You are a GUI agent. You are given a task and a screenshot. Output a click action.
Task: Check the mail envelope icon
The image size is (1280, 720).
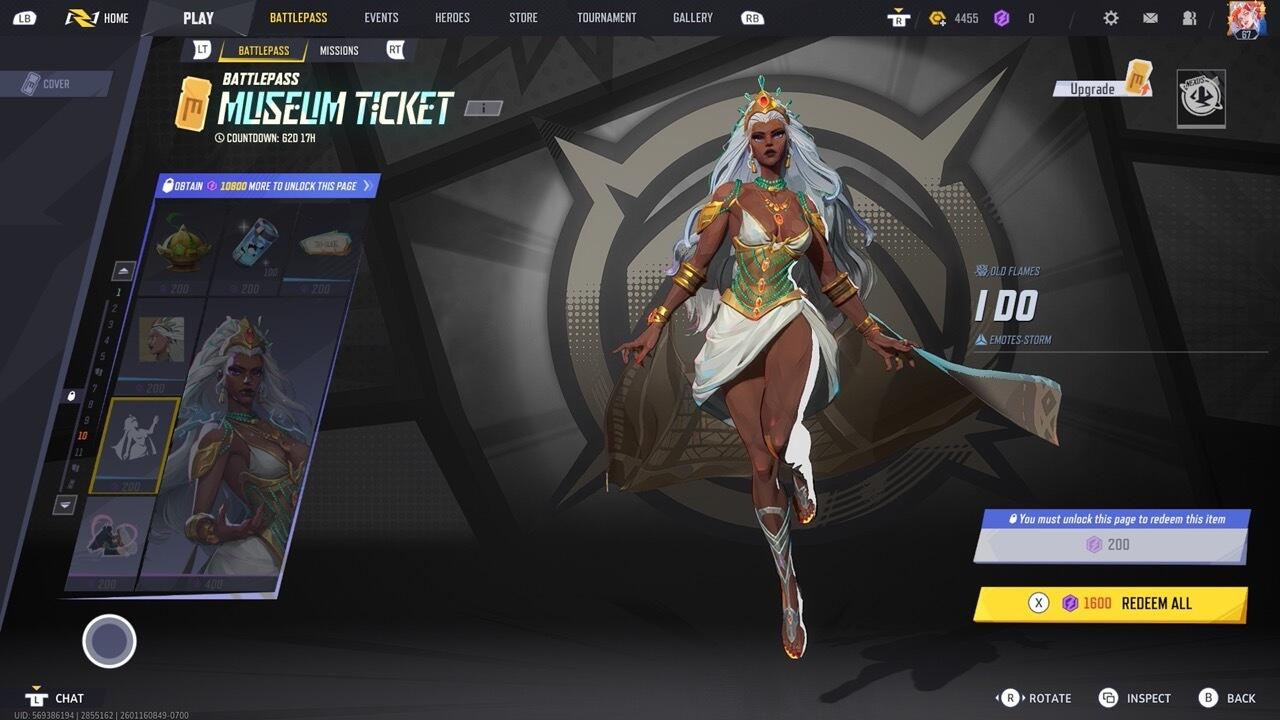click(1150, 18)
